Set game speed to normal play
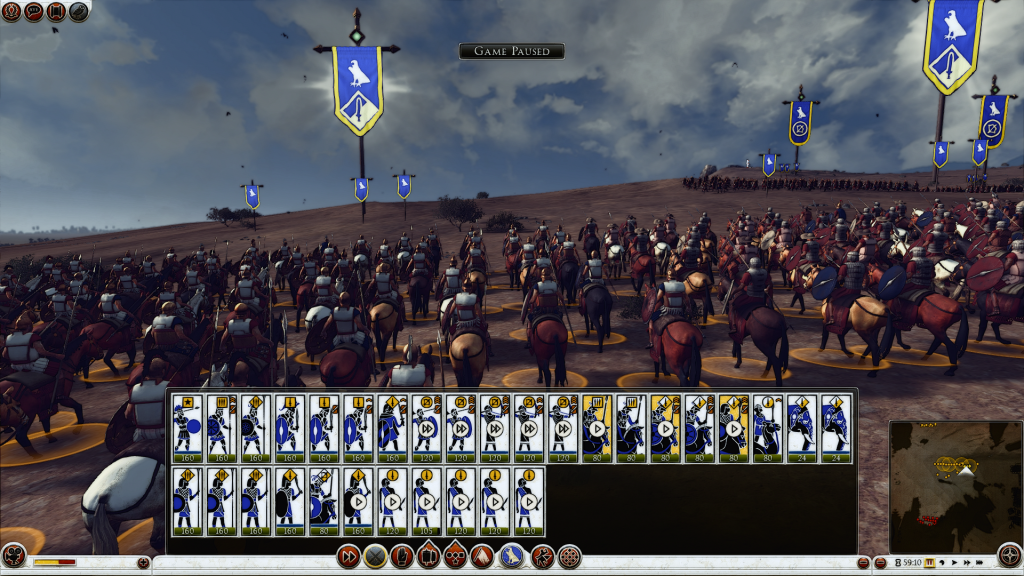The width and height of the screenshot is (1024, 576). (x=955, y=563)
